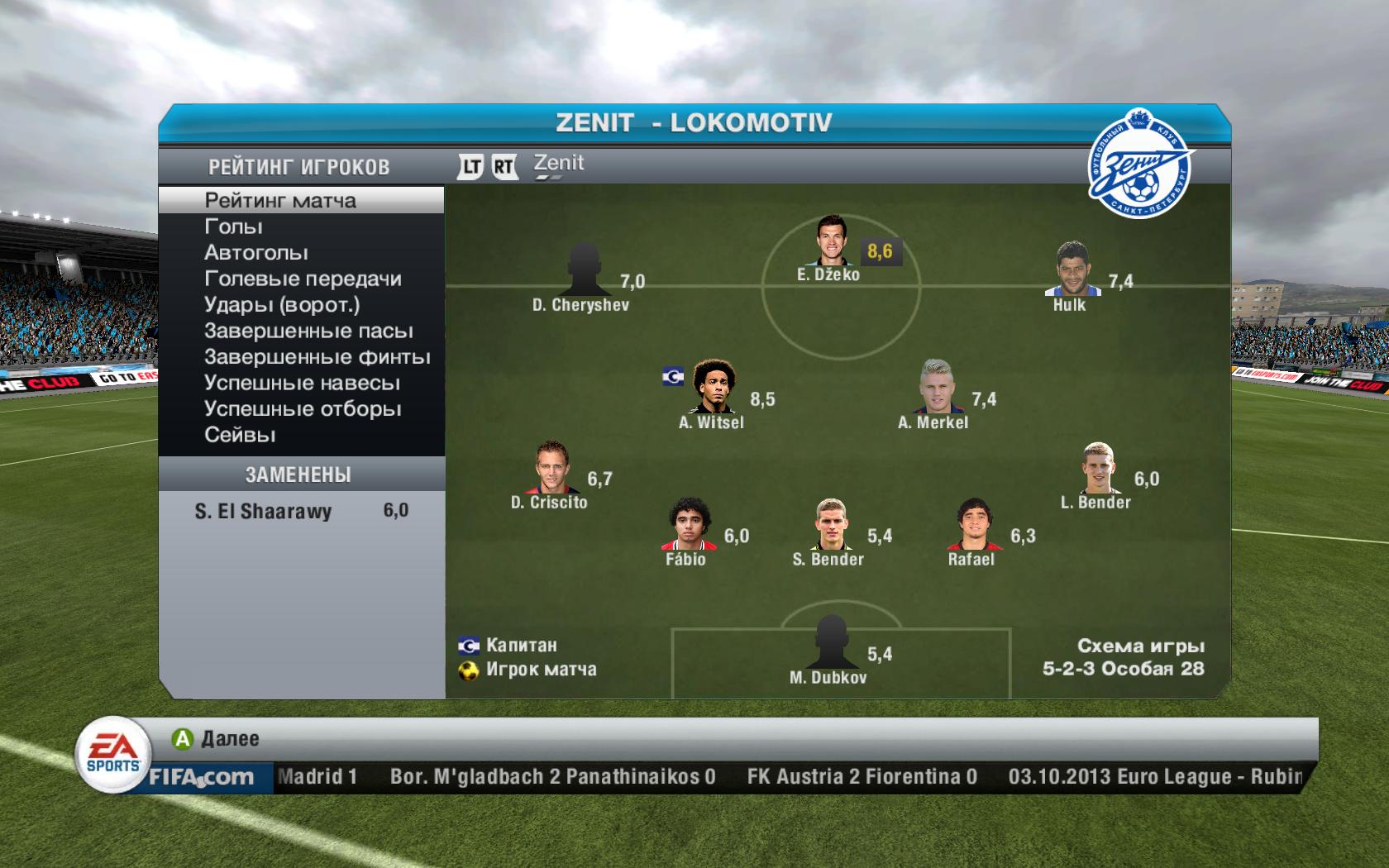Pick D. Criscito's player portrait
This screenshot has width=1389, height=868.
pos(550,467)
